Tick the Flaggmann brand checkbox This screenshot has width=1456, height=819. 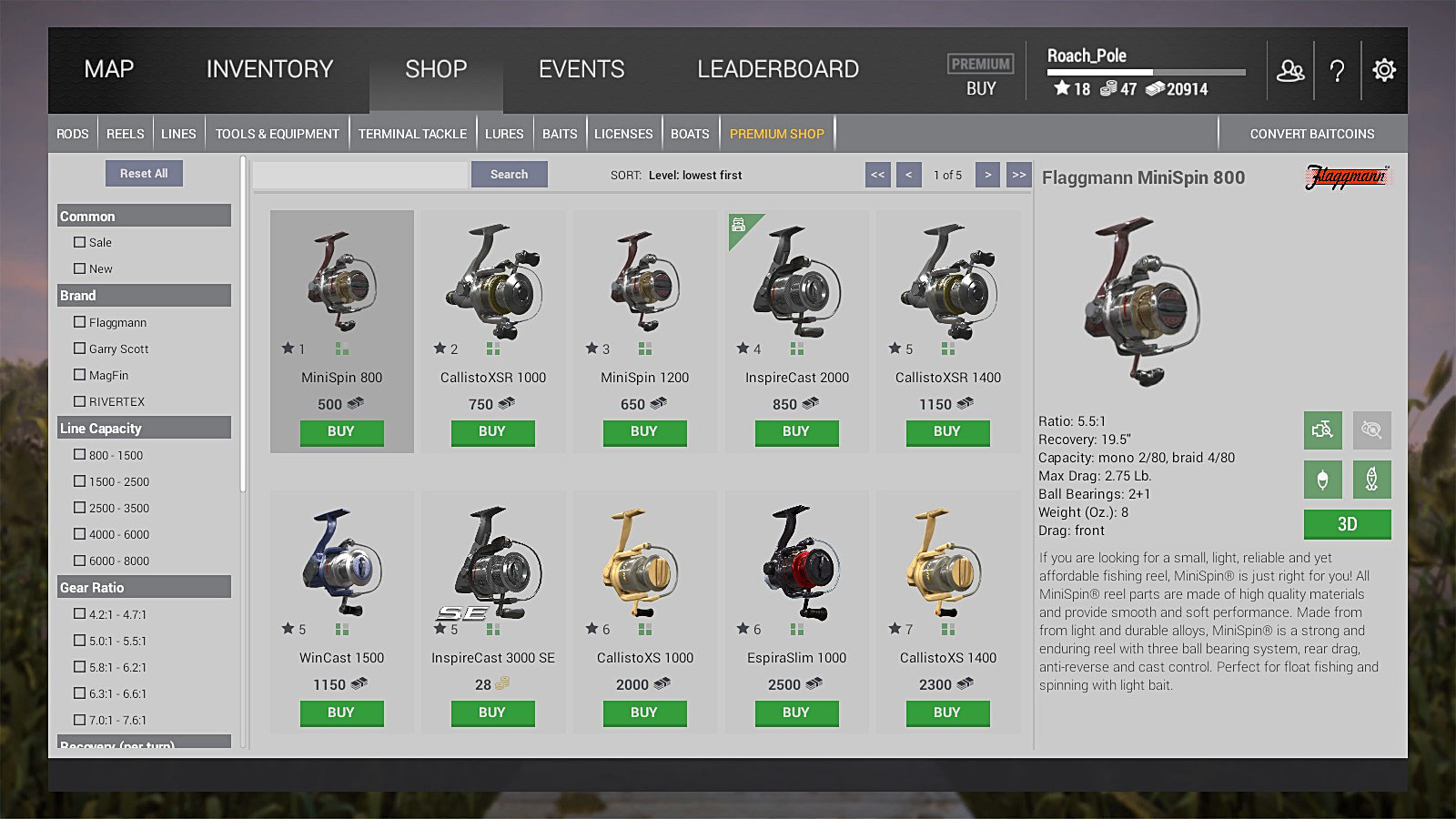80,322
